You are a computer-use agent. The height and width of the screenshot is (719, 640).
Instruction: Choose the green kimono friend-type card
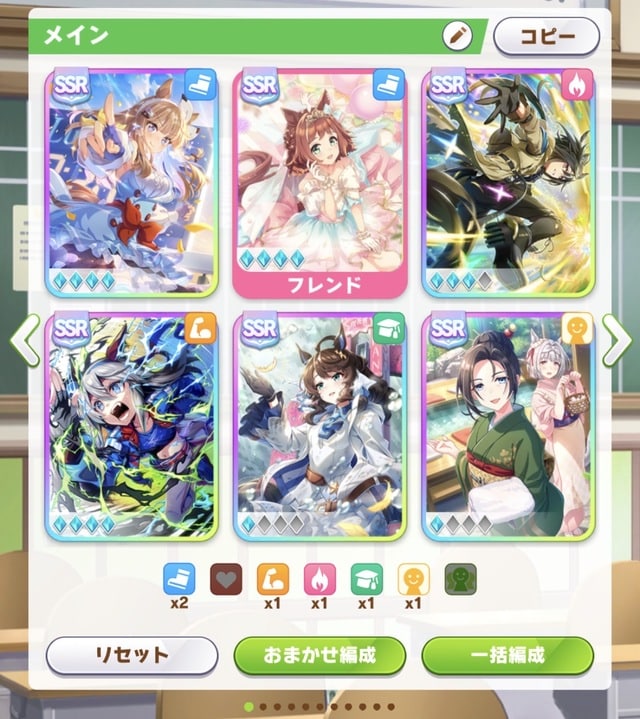(508, 427)
